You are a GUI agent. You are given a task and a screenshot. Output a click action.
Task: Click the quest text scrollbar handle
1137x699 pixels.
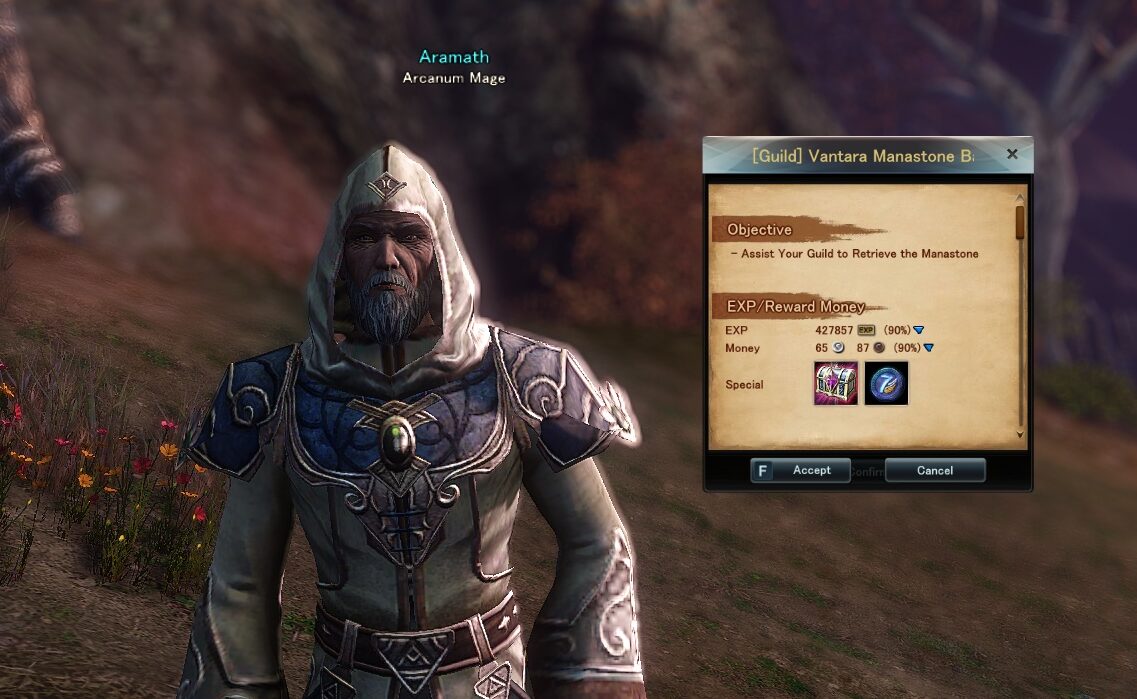tap(1020, 222)
